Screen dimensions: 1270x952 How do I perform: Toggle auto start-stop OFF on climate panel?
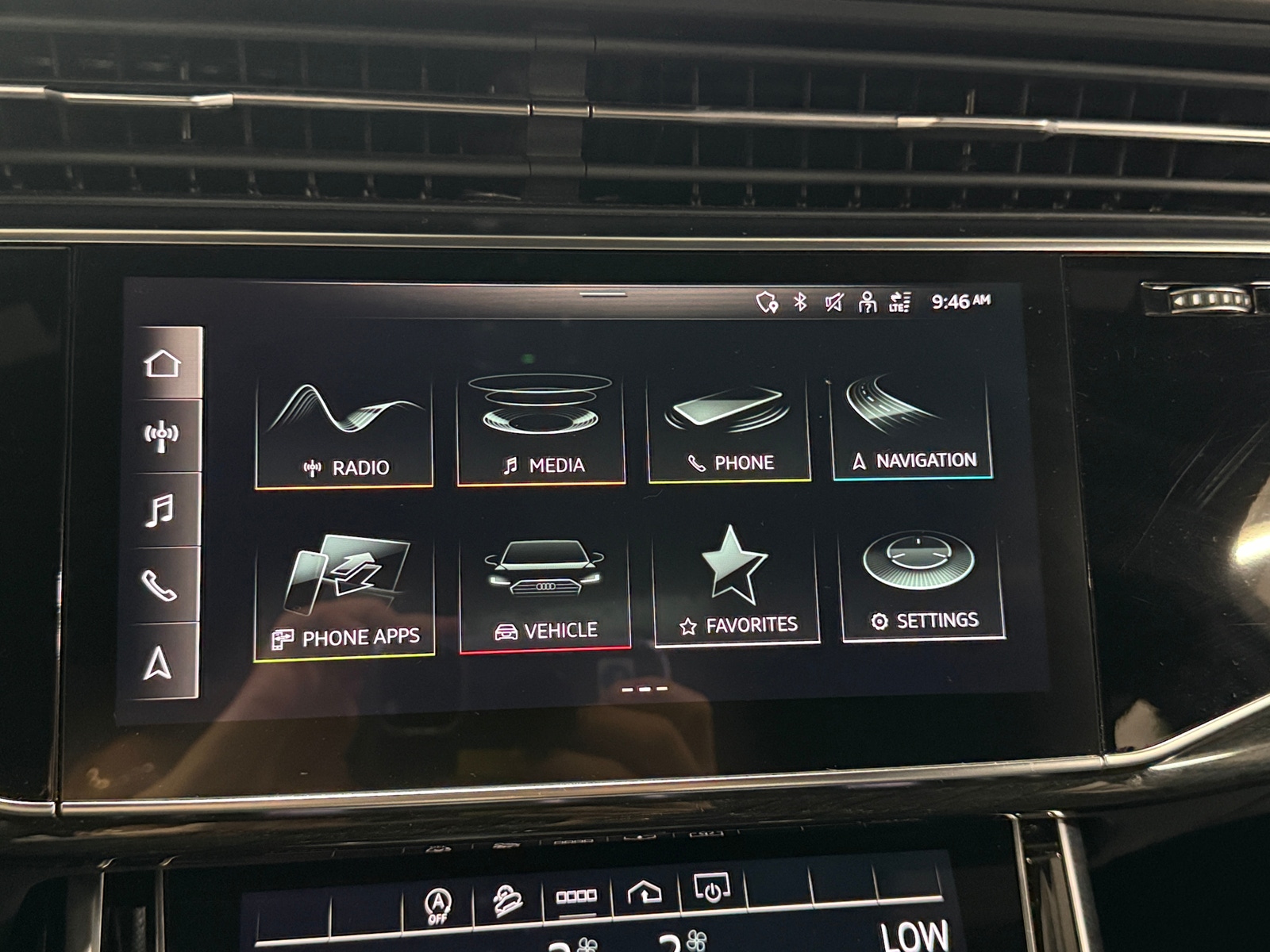[439, 901]
